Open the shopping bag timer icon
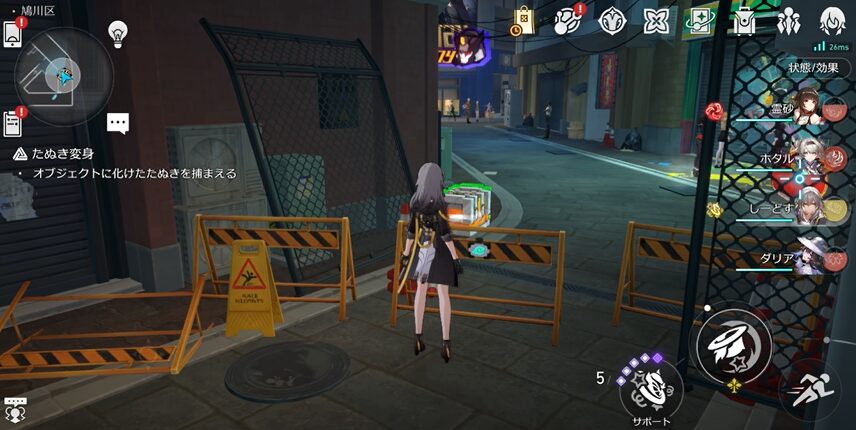 [x=523, y=20]
